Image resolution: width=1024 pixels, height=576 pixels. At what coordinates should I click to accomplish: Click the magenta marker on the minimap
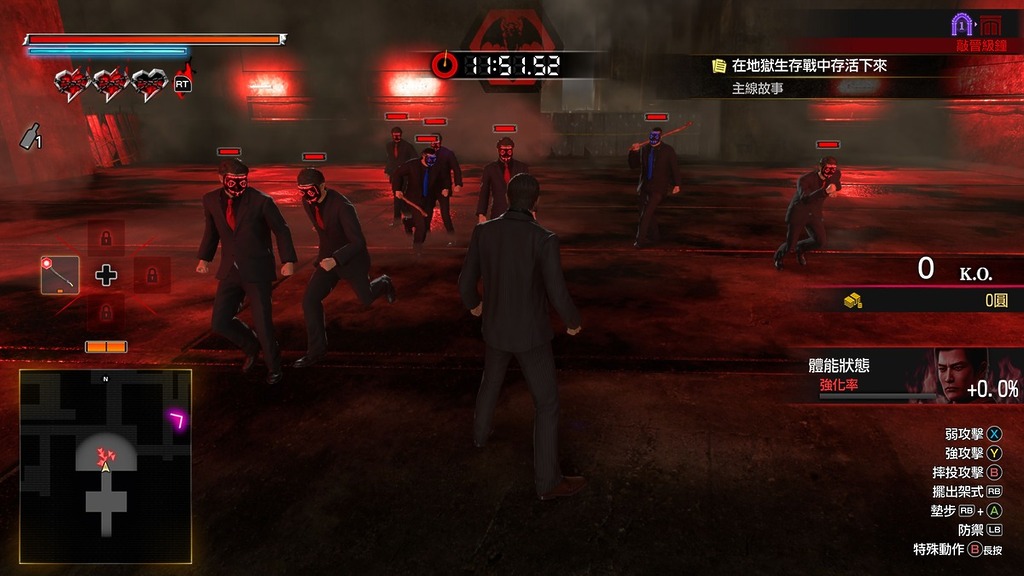178,420
